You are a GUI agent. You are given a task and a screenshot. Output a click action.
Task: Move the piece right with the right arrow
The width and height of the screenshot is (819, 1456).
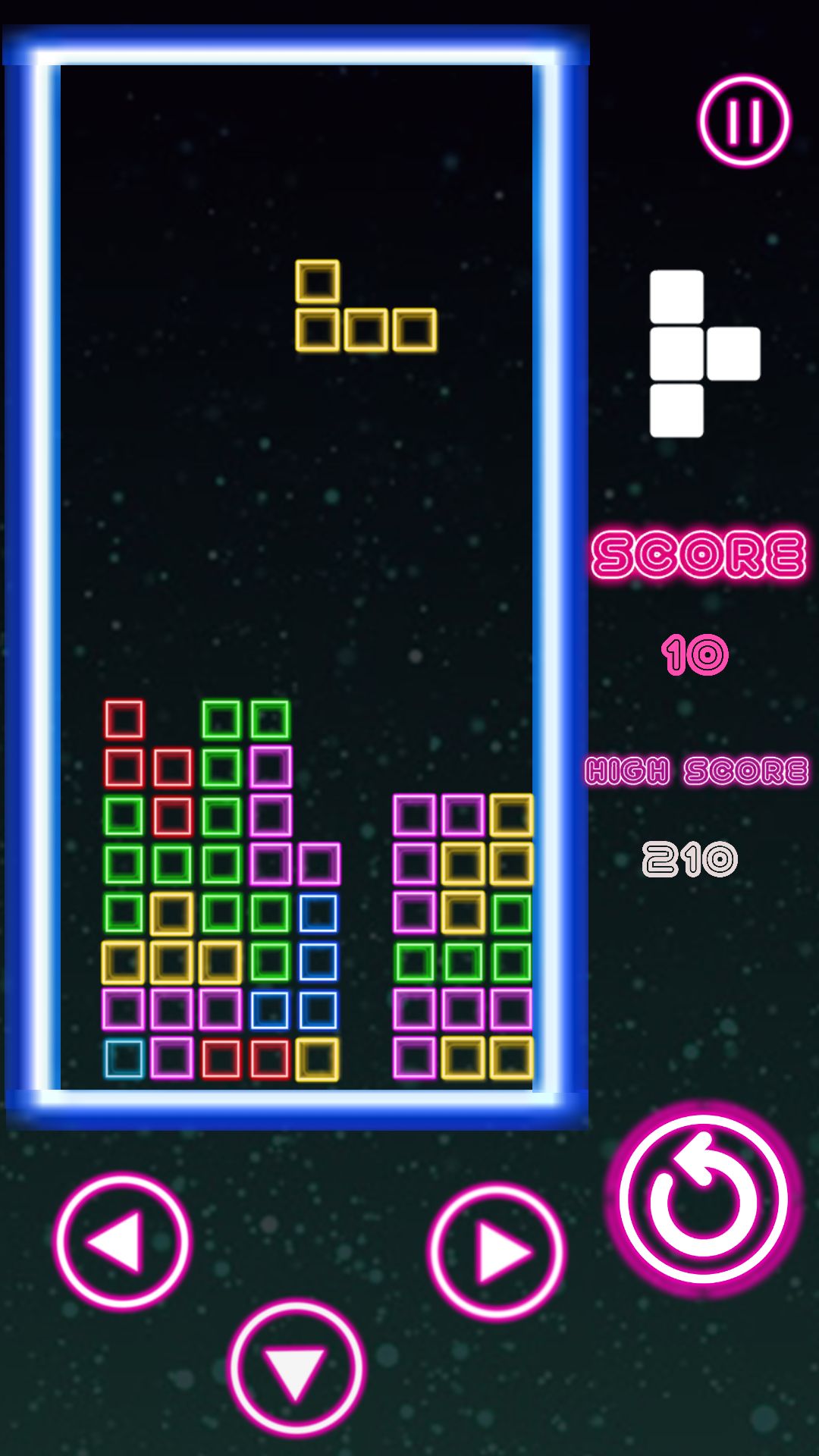(x=496, y=1251)
